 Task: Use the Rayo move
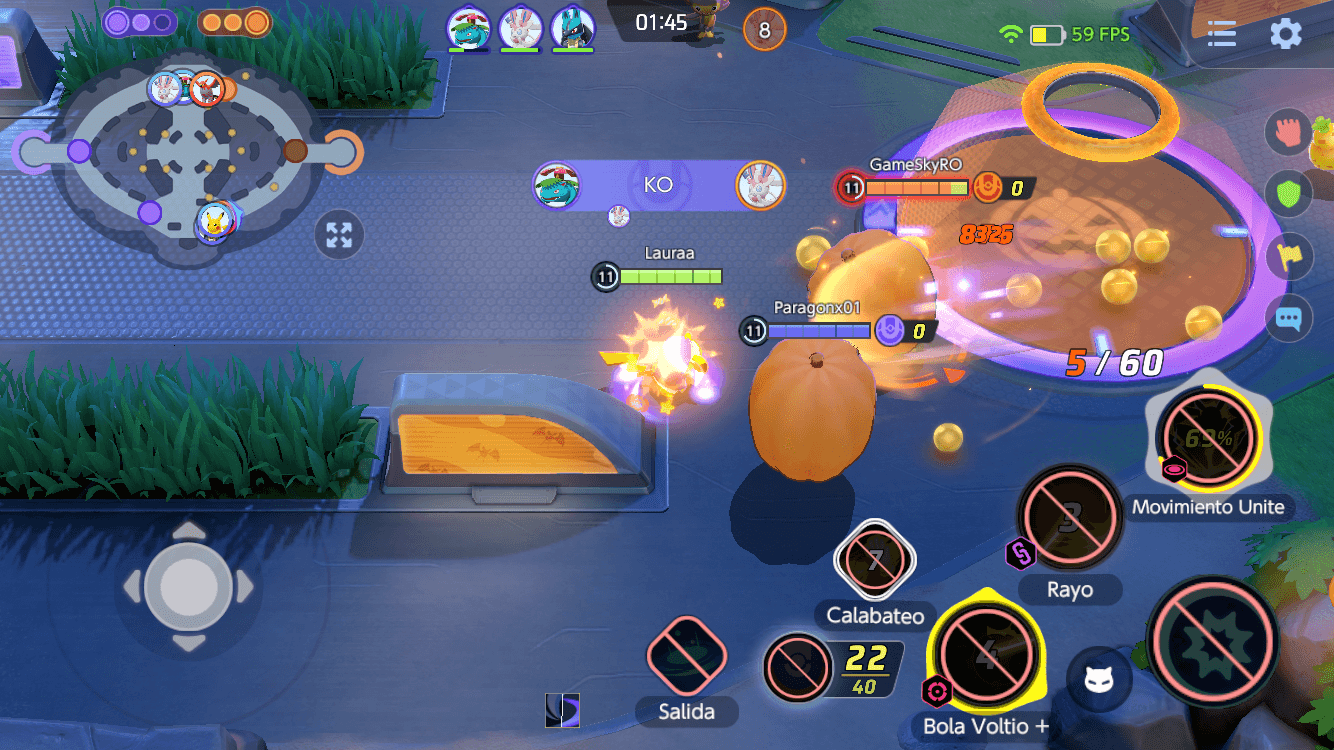[x=1070, y=518]
